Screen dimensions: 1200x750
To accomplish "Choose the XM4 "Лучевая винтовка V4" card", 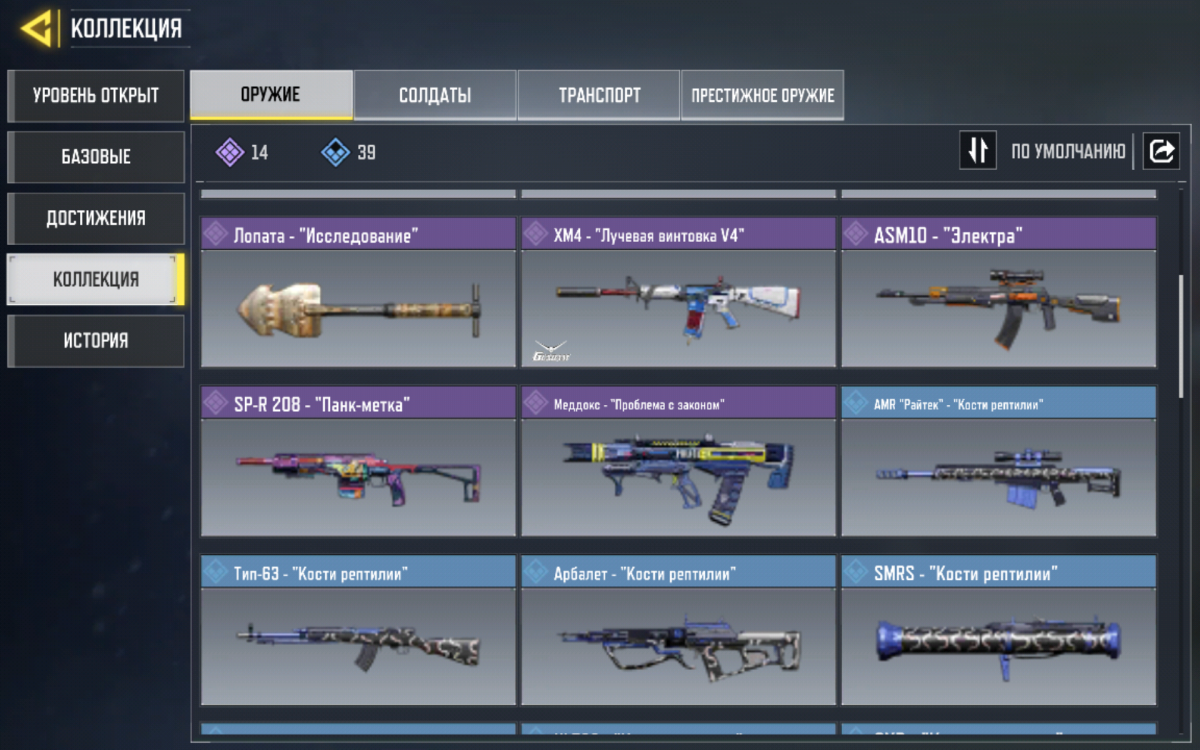I will [678, 293].
